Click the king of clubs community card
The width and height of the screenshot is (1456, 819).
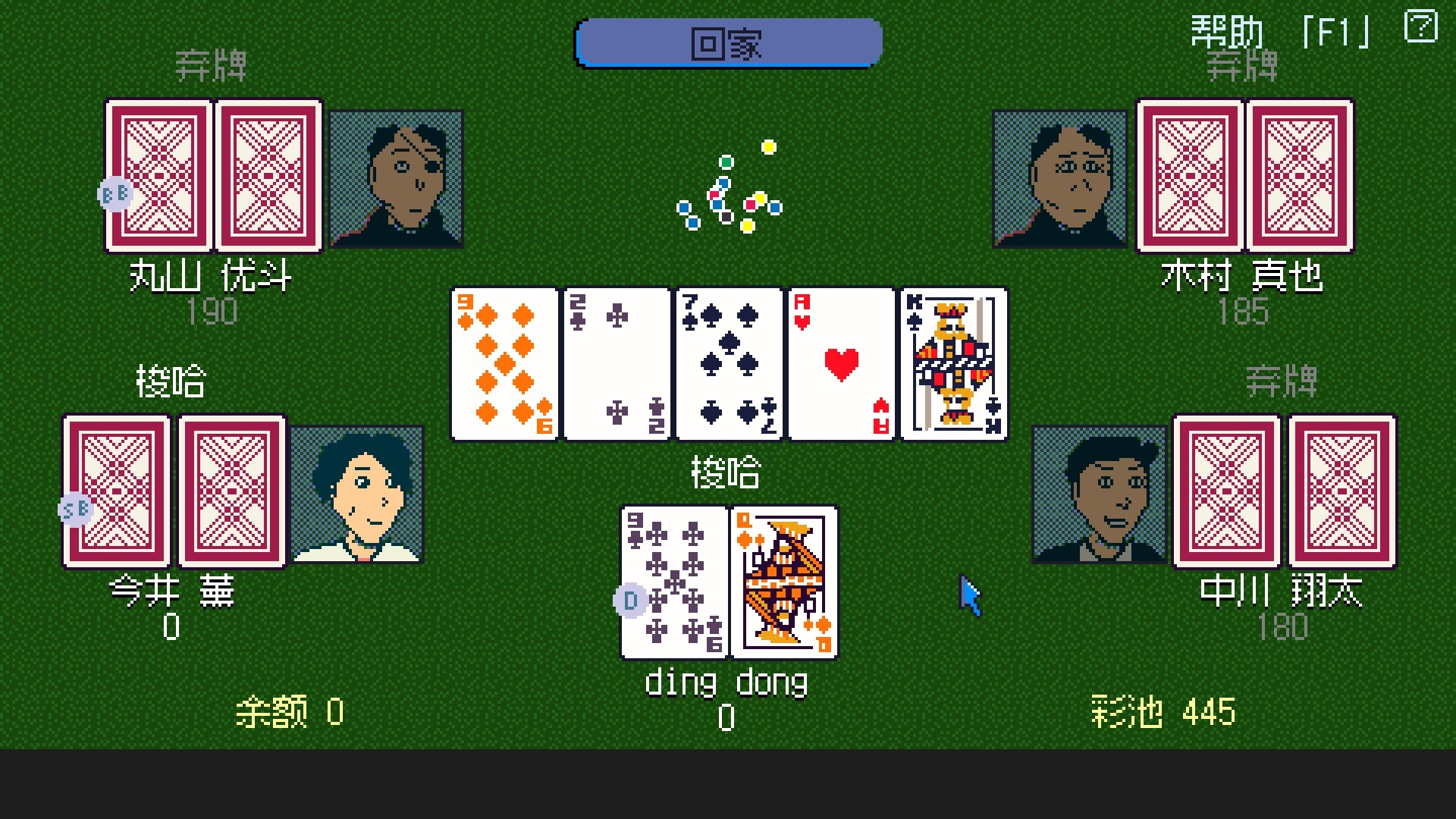coord(952,362)
